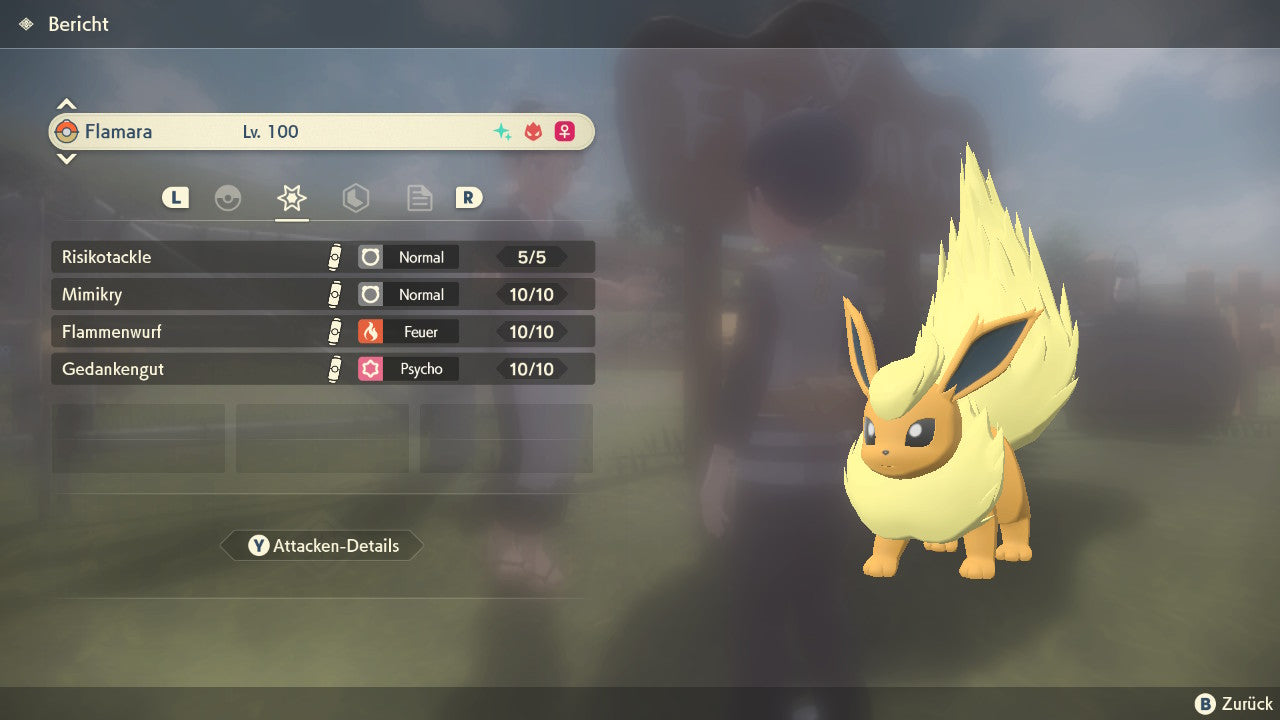Select the Flamara Lv. 100 name bar

pos(322,131)
